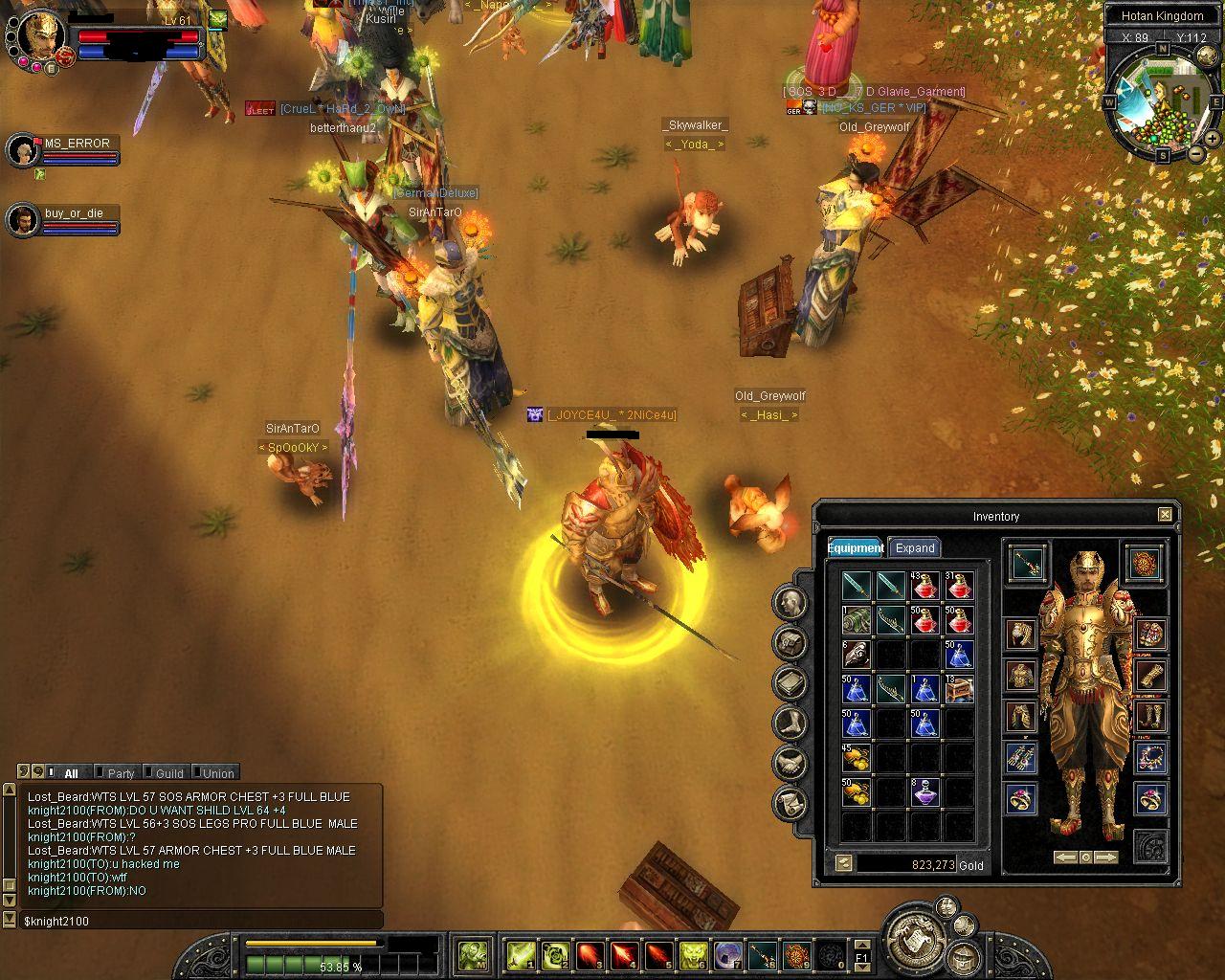Close the Inventory window
This screenshot has width=1225, height=980.
pyautogui.click(x=1165, y=515)
